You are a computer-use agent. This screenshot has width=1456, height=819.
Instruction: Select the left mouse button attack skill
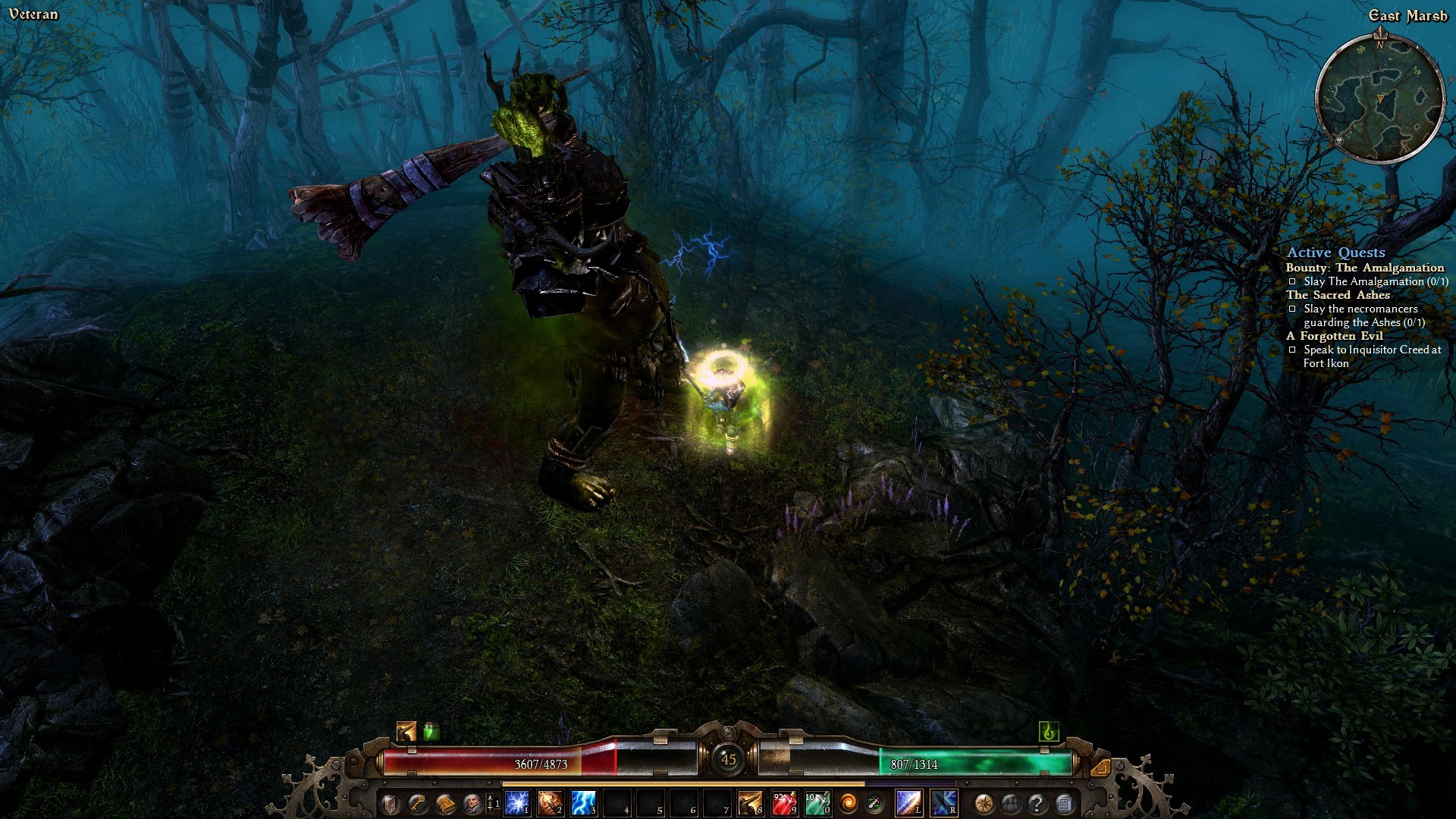[x=909, y=802]
